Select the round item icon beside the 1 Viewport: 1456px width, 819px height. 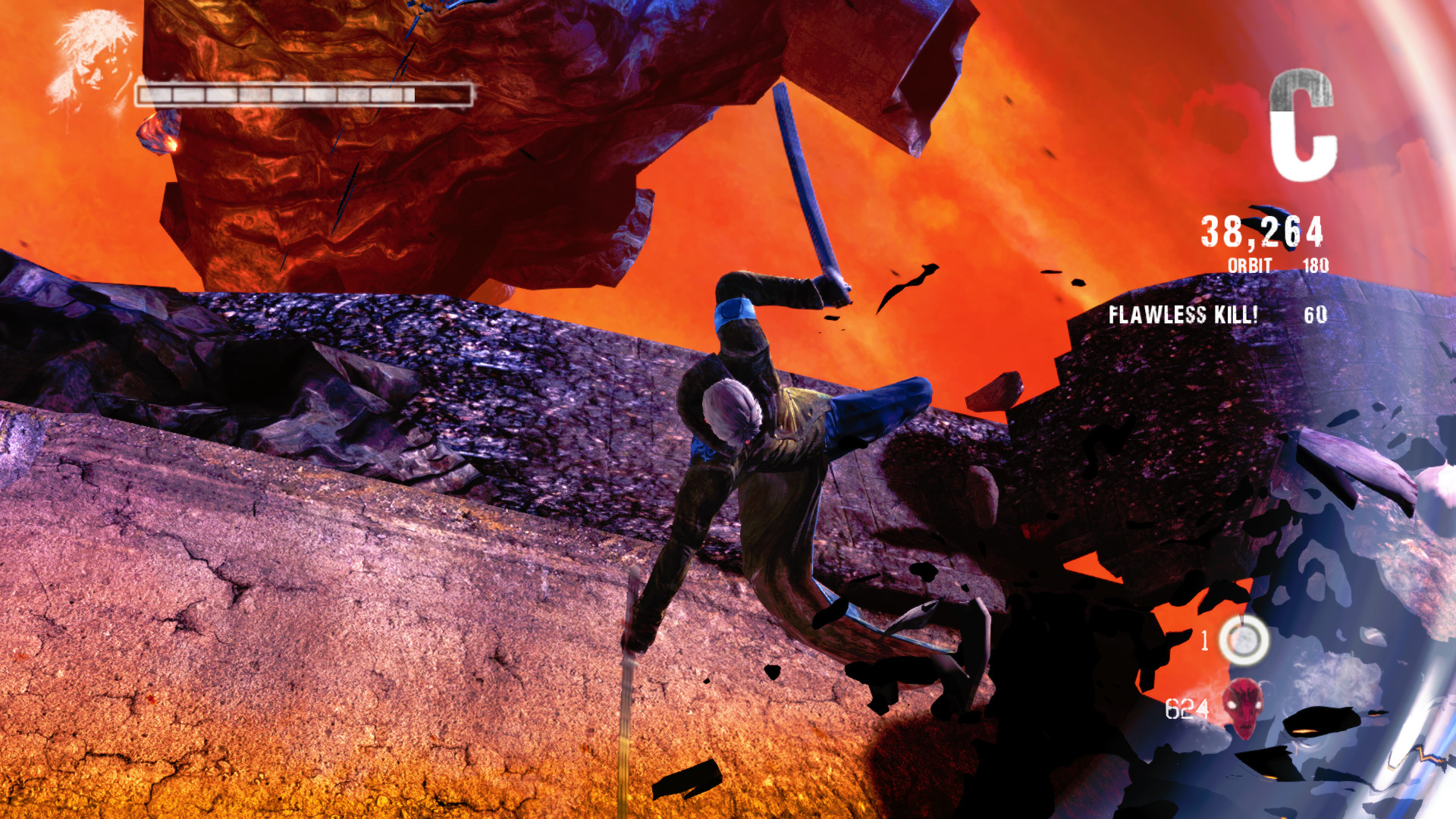pos(1244,640)
